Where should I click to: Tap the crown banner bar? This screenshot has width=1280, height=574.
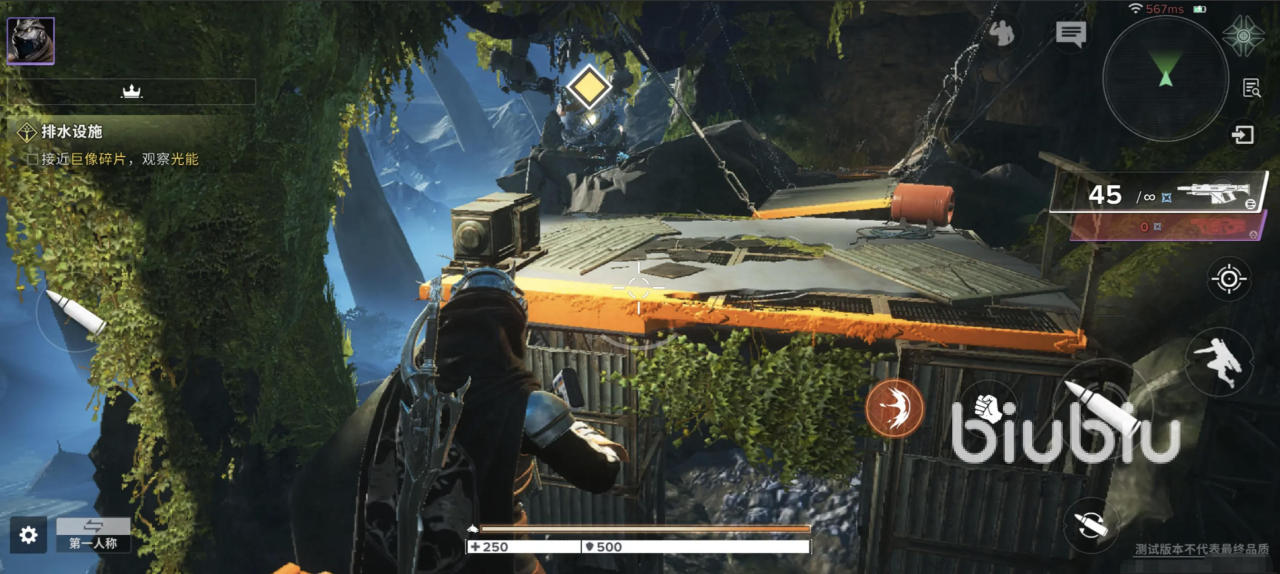click(131, 92)
